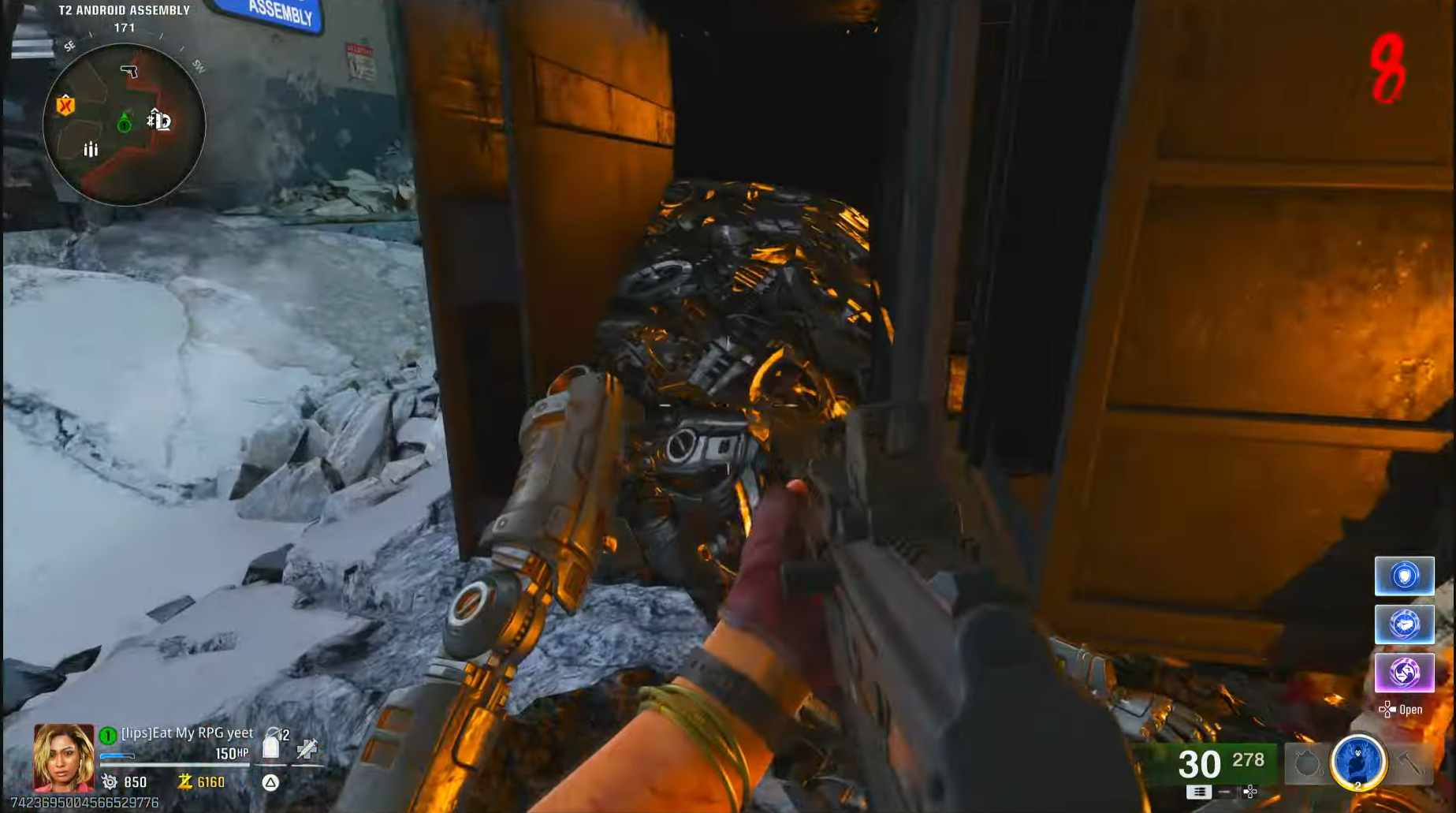Select the orange X objective marker on the minimap
The height and width of the screenshot is (813, 1456).
(65, 104)
